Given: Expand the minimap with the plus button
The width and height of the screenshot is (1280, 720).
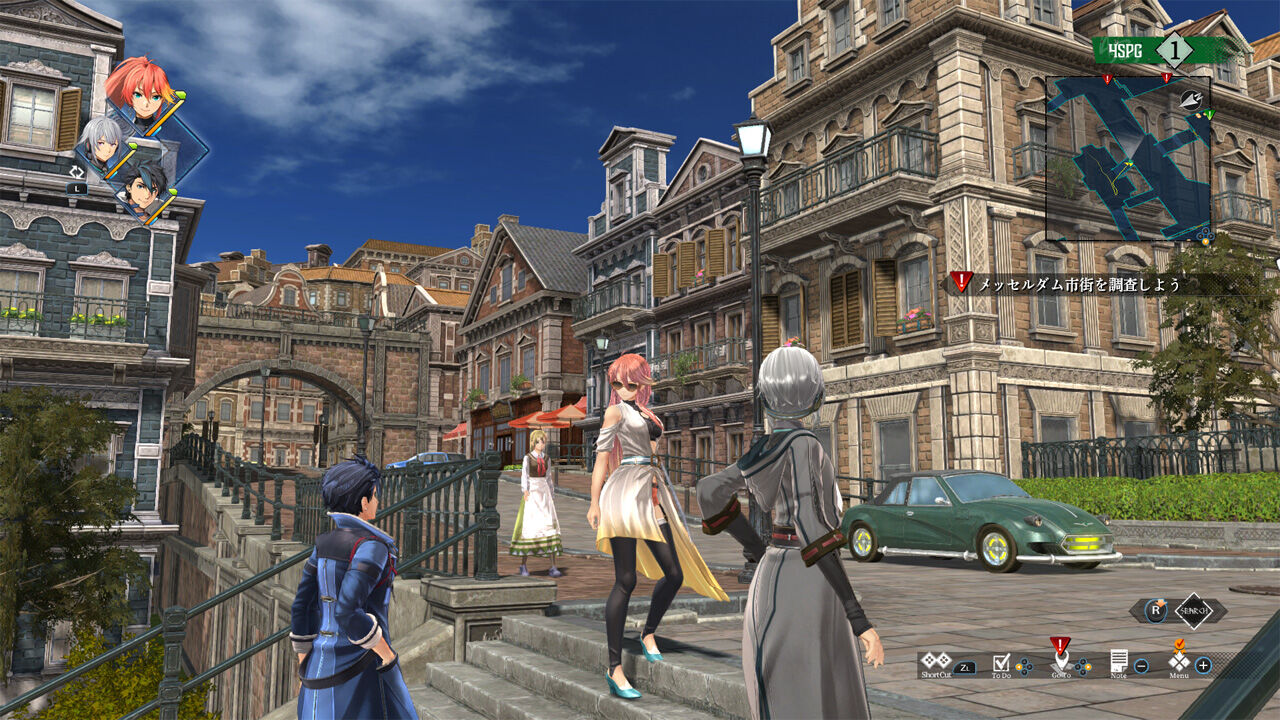Looking at the screenshot, I should 1204,666.
